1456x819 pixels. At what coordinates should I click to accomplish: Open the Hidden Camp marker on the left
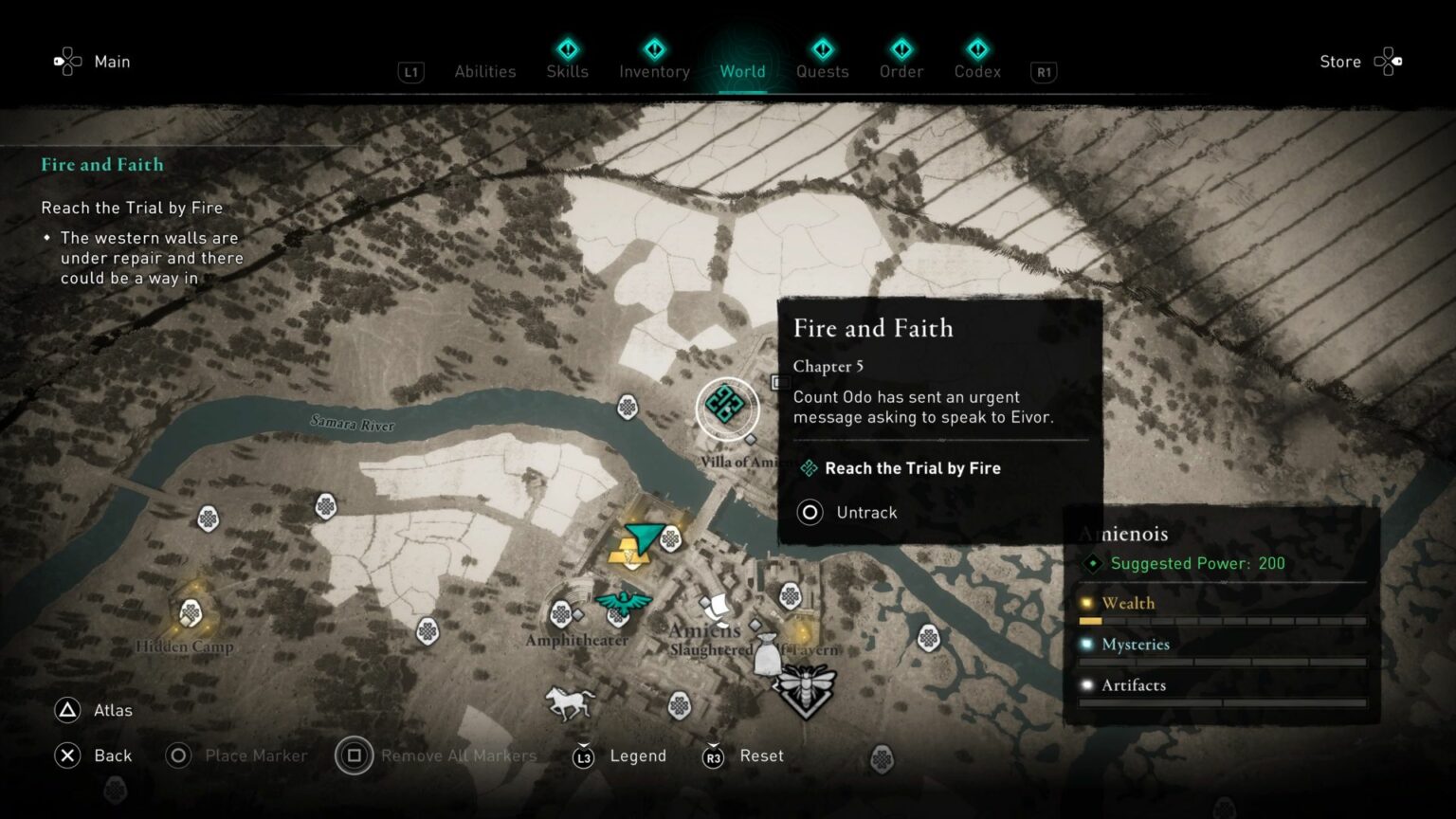coord(192,611)
